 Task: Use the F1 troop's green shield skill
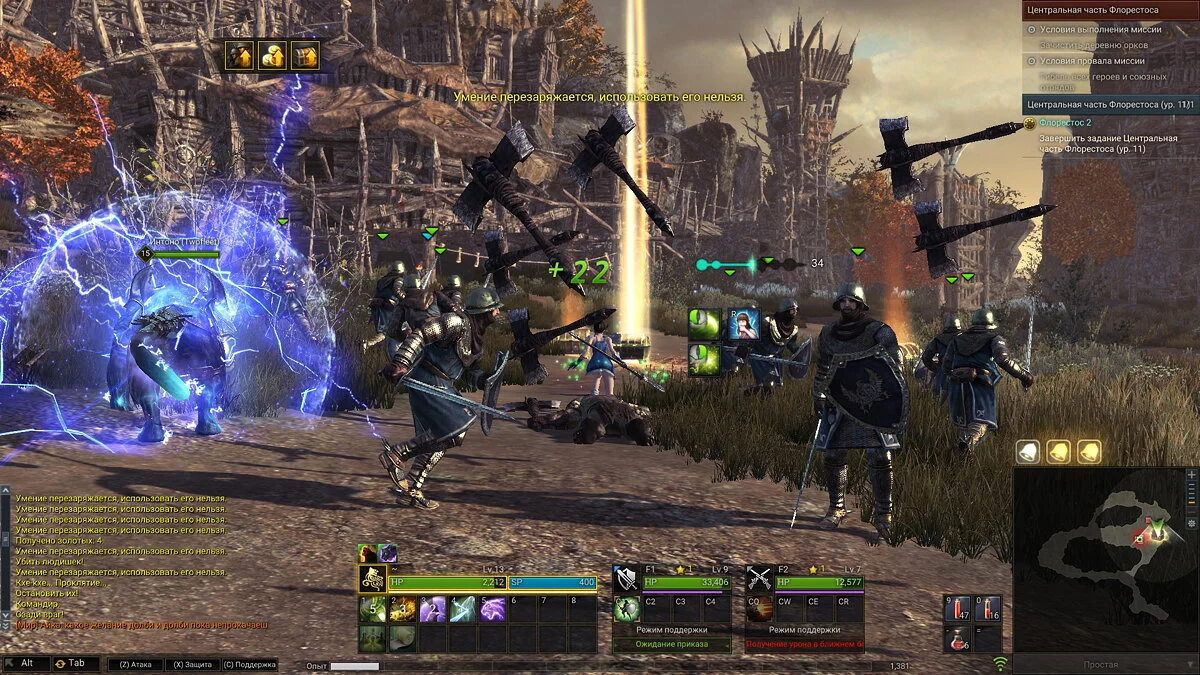(627, 609)
